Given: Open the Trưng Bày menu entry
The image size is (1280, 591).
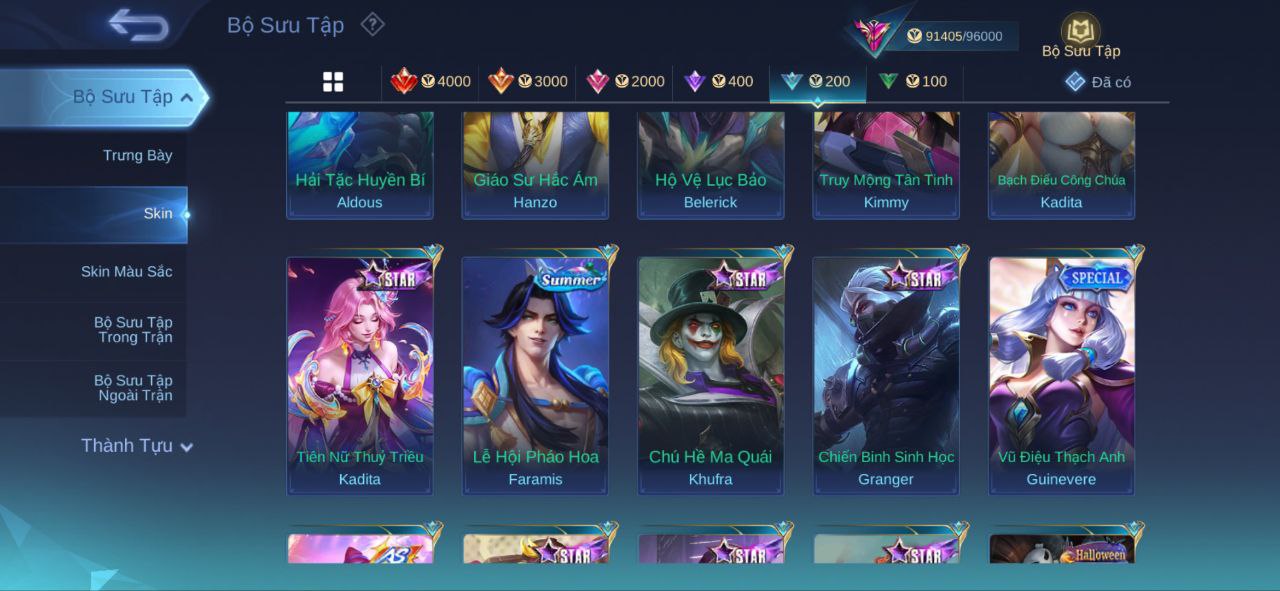Looking at the screenshot, I should pos(137,156).
